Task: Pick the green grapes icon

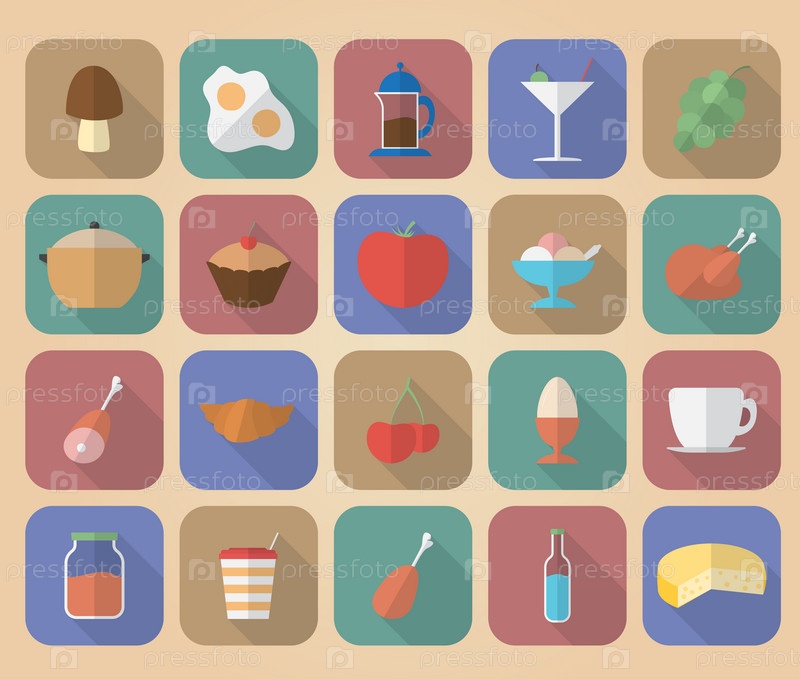Action: pos(711,109)
